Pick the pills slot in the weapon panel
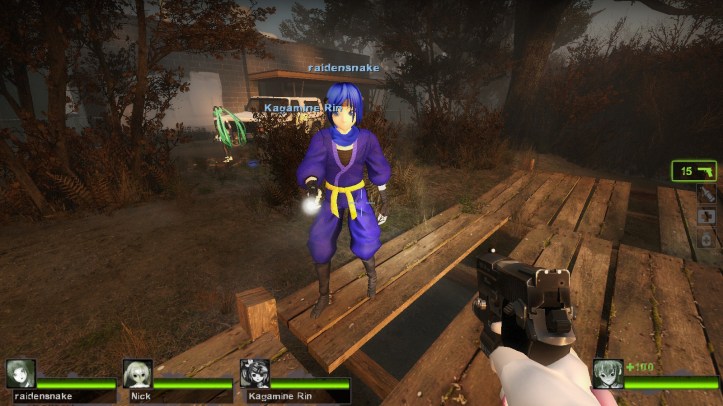The image size is (723, 406). coord(706,239)
